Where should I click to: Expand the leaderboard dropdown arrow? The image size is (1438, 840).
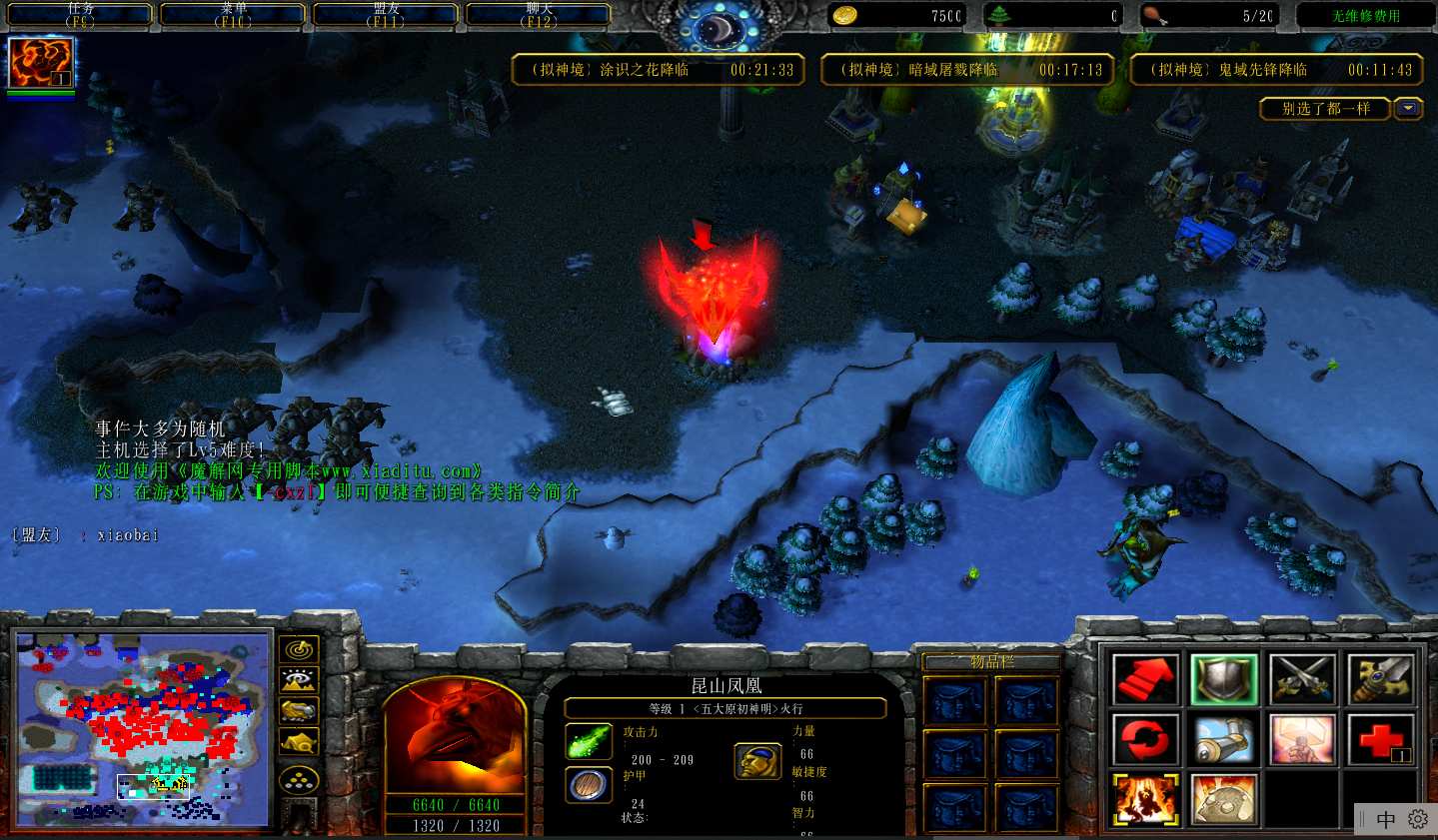(1408, 108)
